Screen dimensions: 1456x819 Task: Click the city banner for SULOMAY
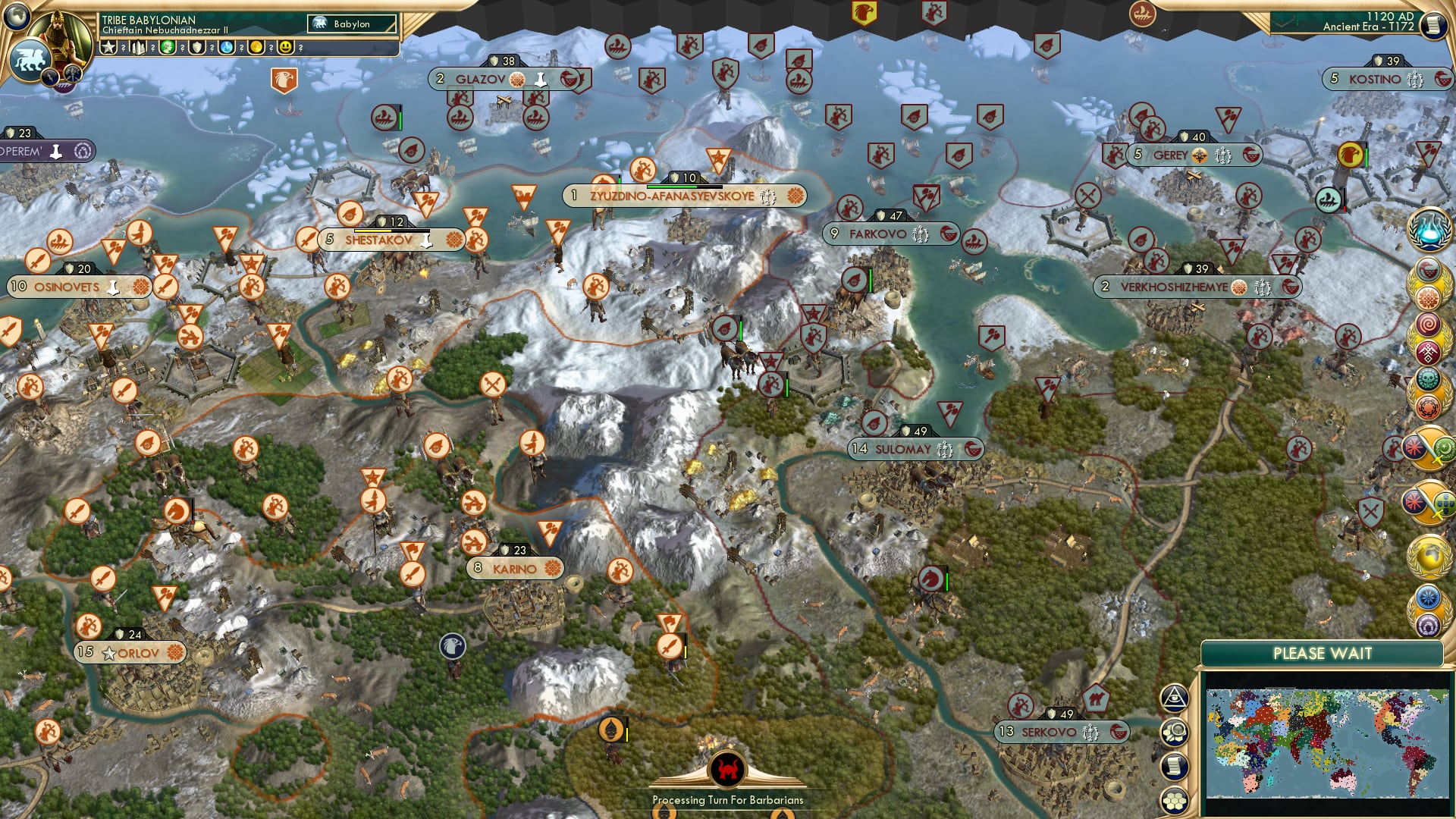pyautogui.click(x=910, y=448)
